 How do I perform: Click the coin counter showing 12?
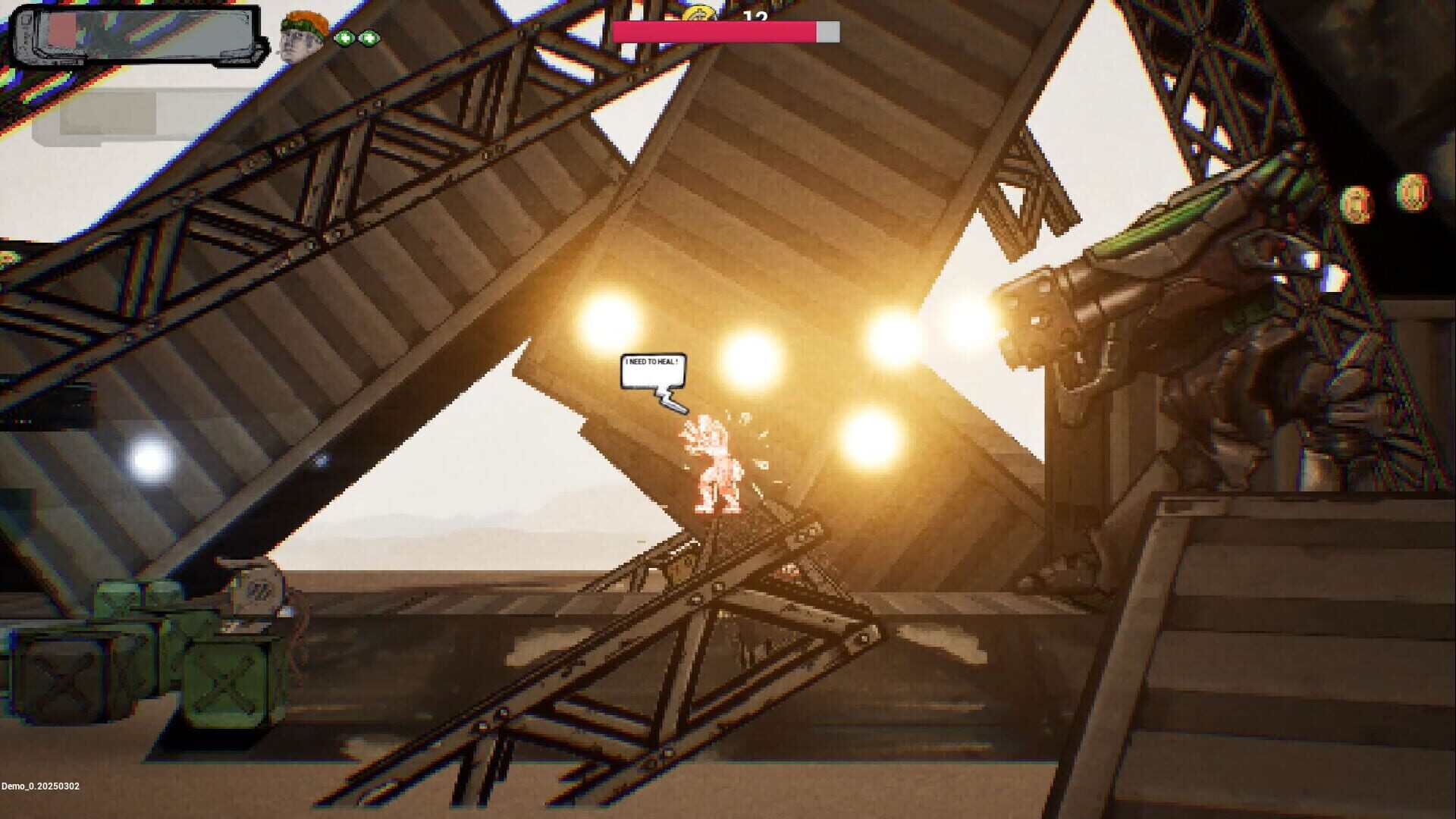click(x=755, y=17)
